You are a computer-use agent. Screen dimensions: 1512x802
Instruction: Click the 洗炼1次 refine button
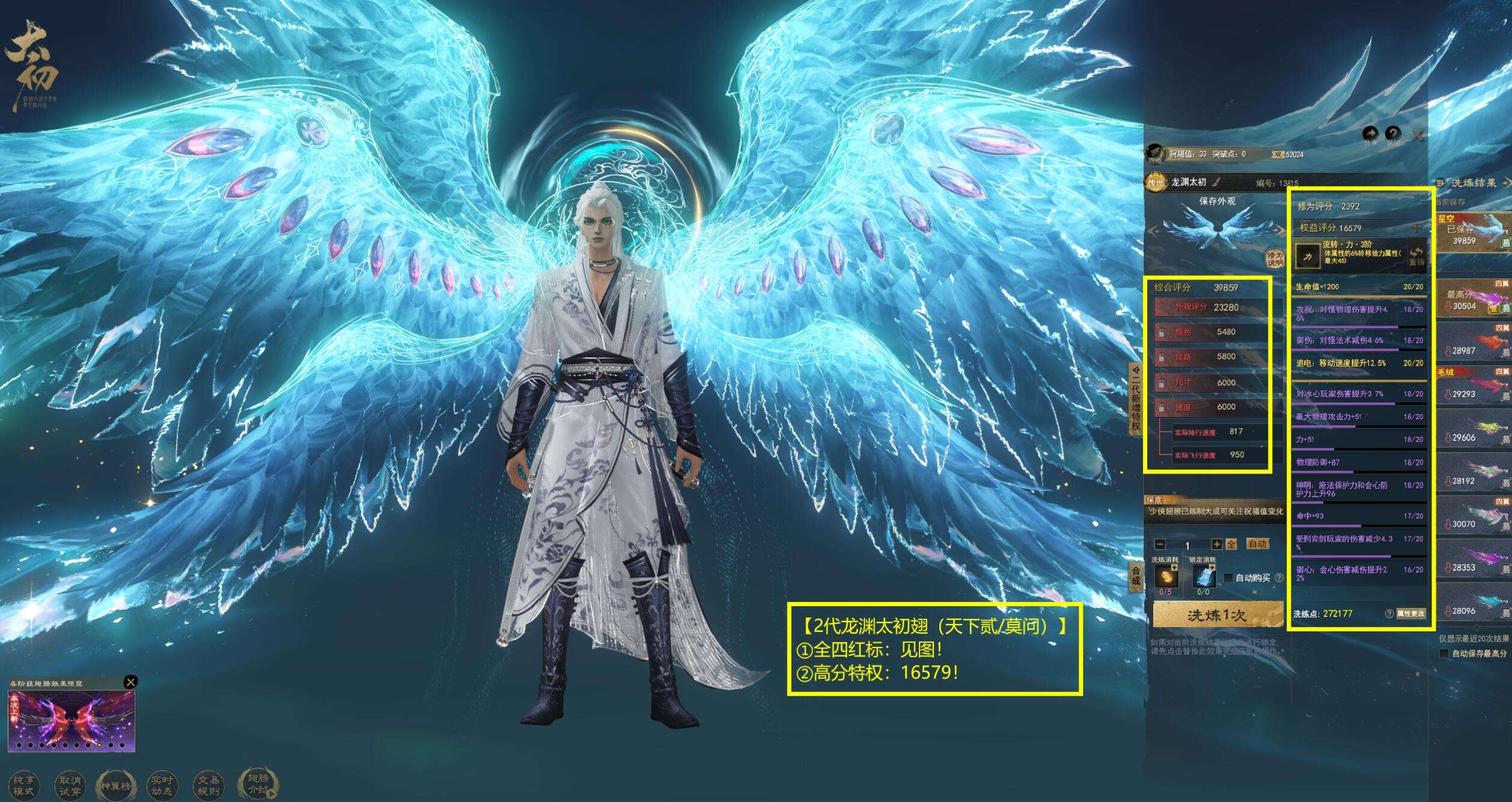pyautogui.click(x=1217, y=615)
